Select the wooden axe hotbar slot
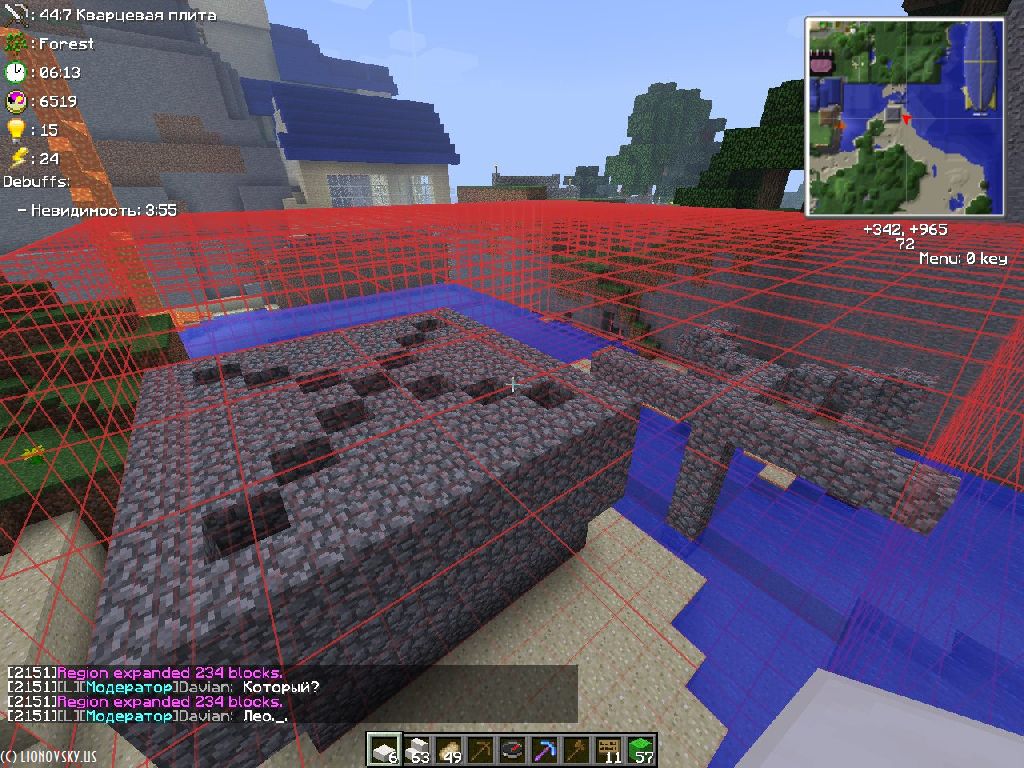Screen dimensions: 1024x768 coord(576,749)
